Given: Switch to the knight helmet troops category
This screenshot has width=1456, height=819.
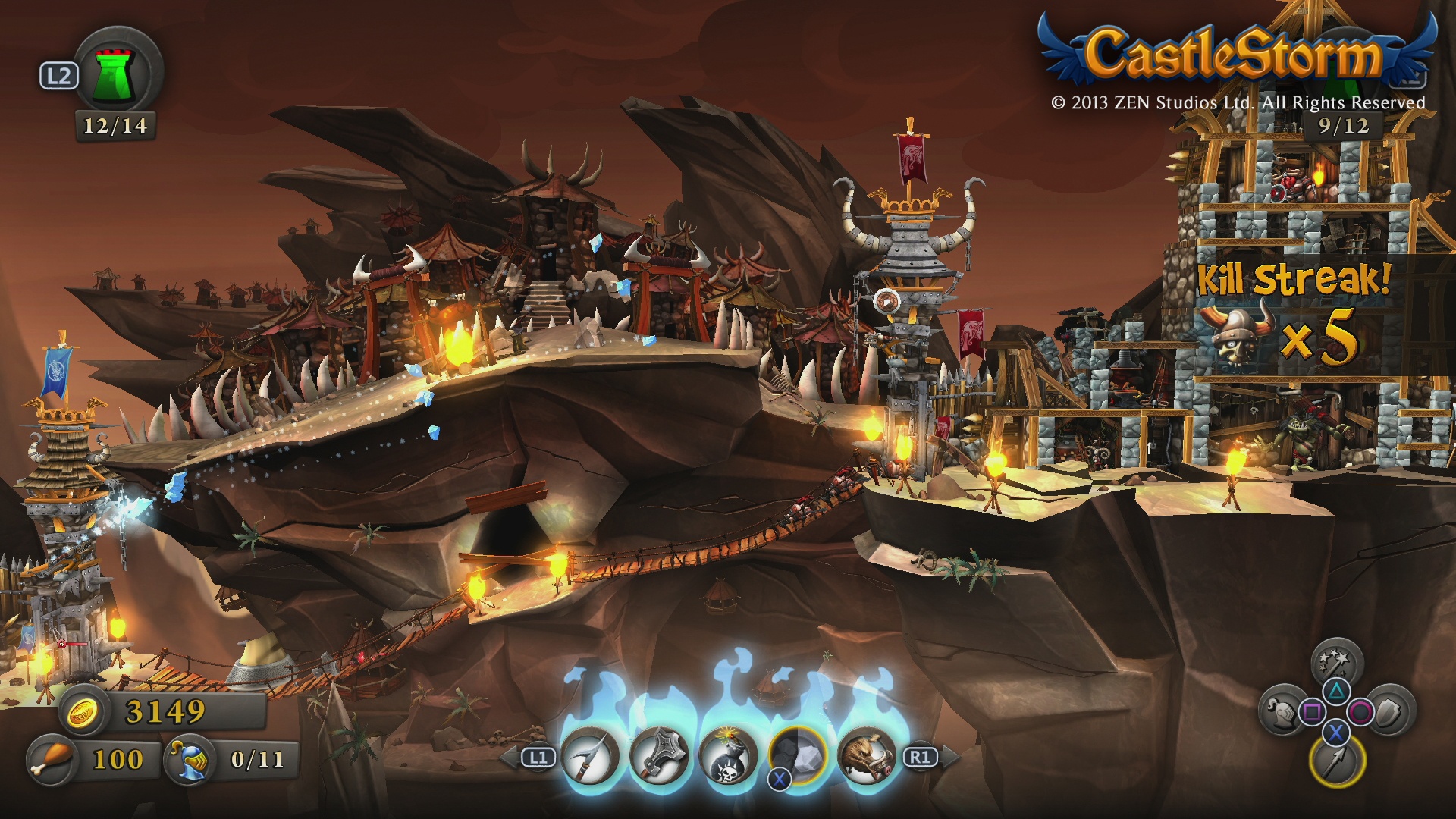Looking at the screenshot, I should pos(1280,712).
